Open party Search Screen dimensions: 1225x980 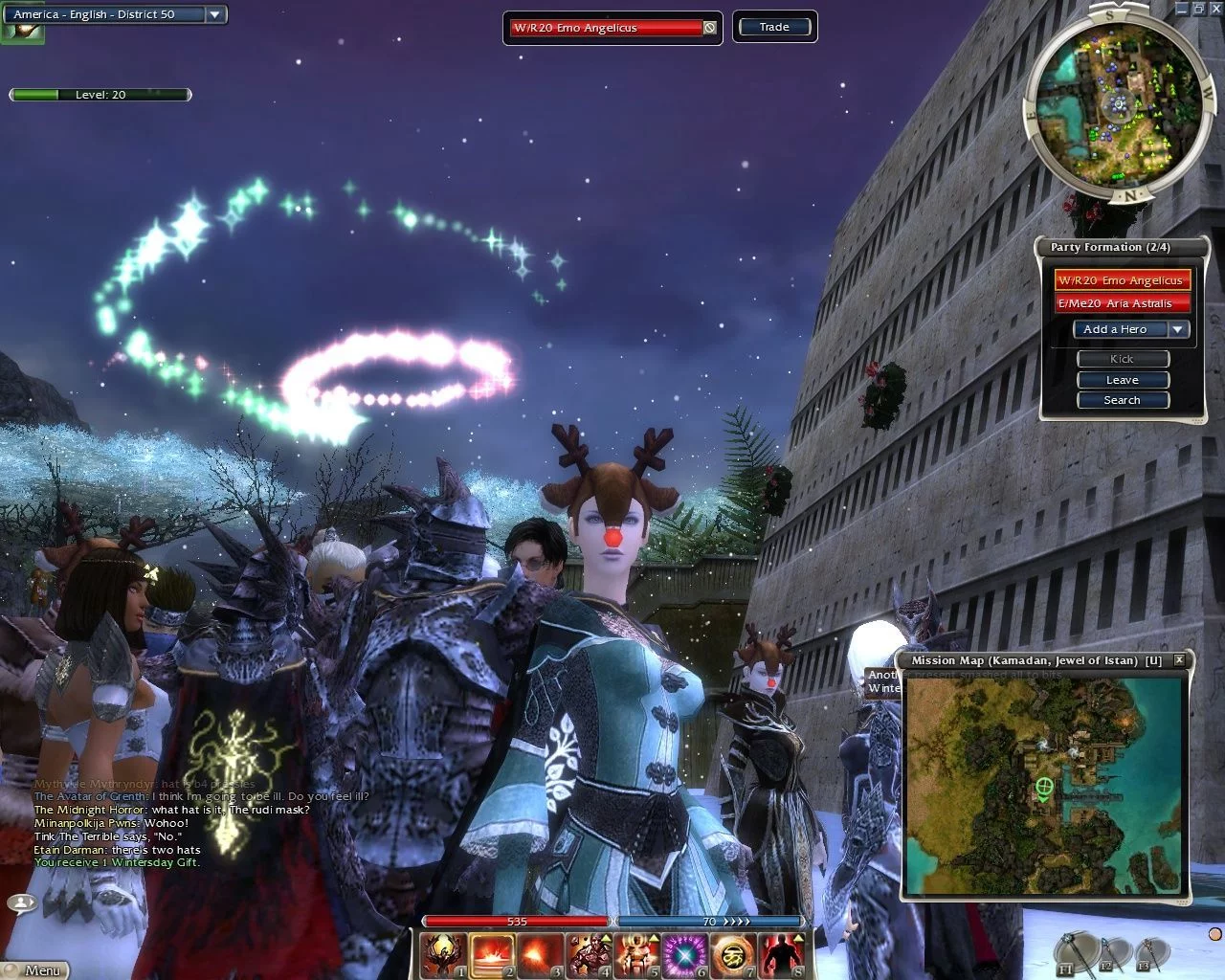pos(1123,400)
